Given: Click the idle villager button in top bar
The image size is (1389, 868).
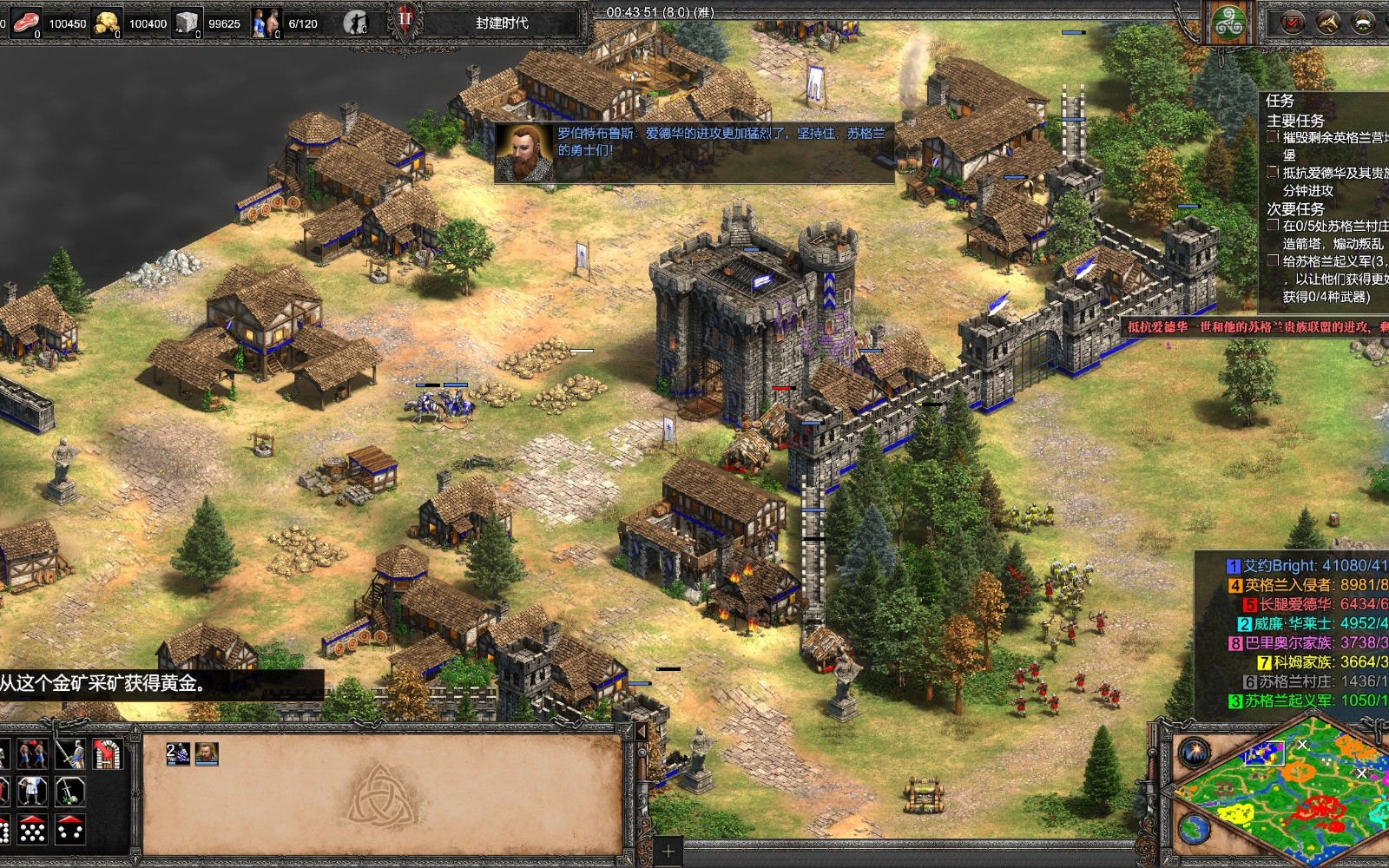Looking at the screenshot, I should point(354,23).
